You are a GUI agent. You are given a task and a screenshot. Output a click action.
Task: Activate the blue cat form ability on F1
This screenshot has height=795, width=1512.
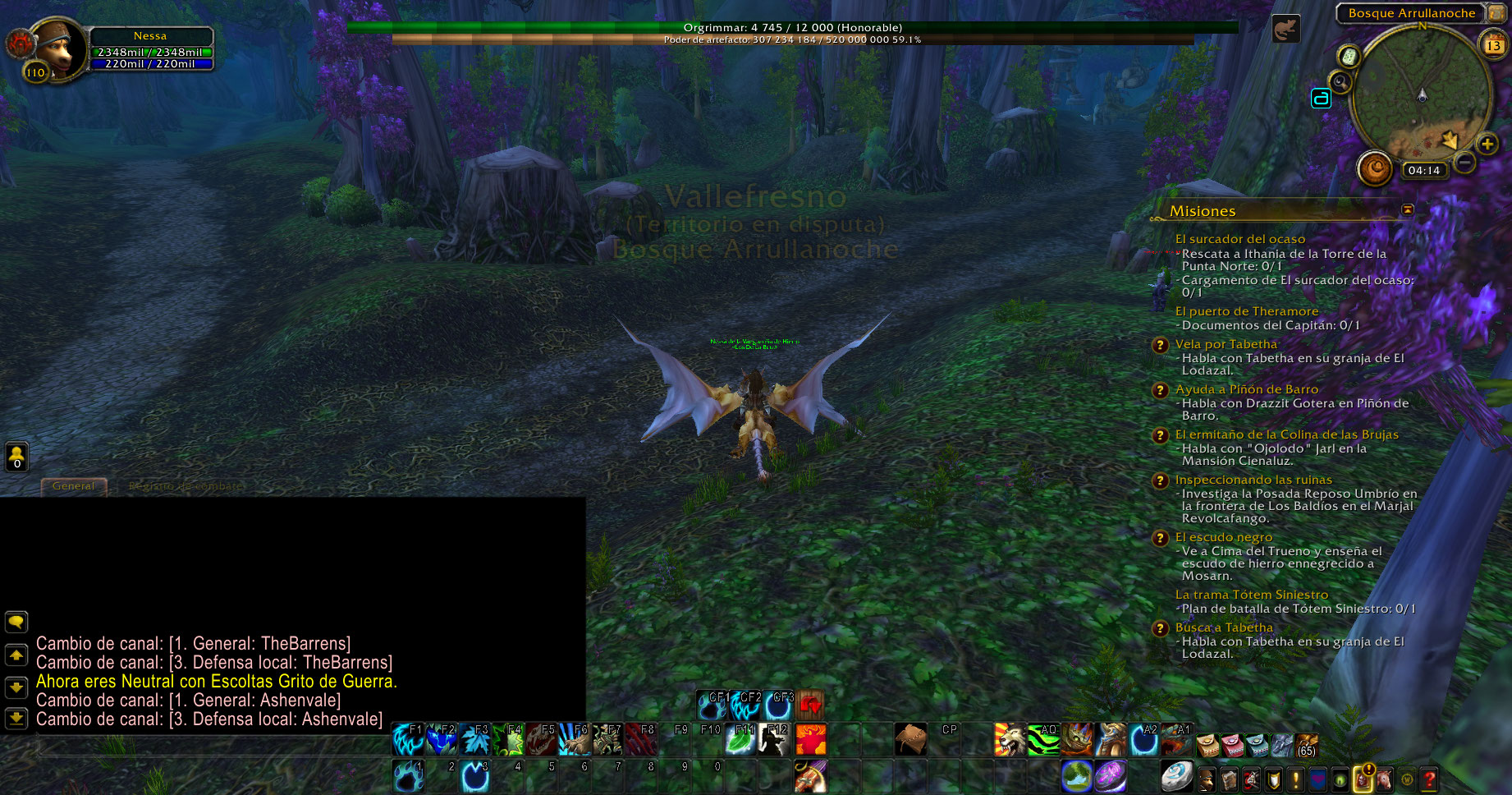click(407, 739)
